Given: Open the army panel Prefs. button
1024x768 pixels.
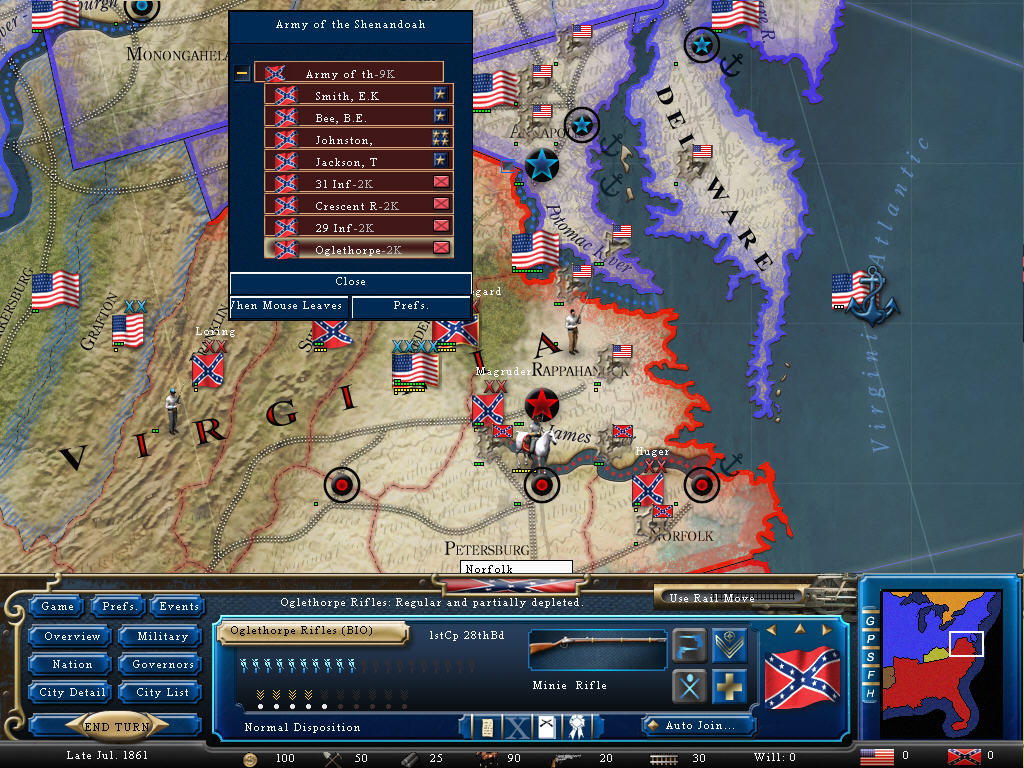Looking at the screenshot, I should [410, 306].
